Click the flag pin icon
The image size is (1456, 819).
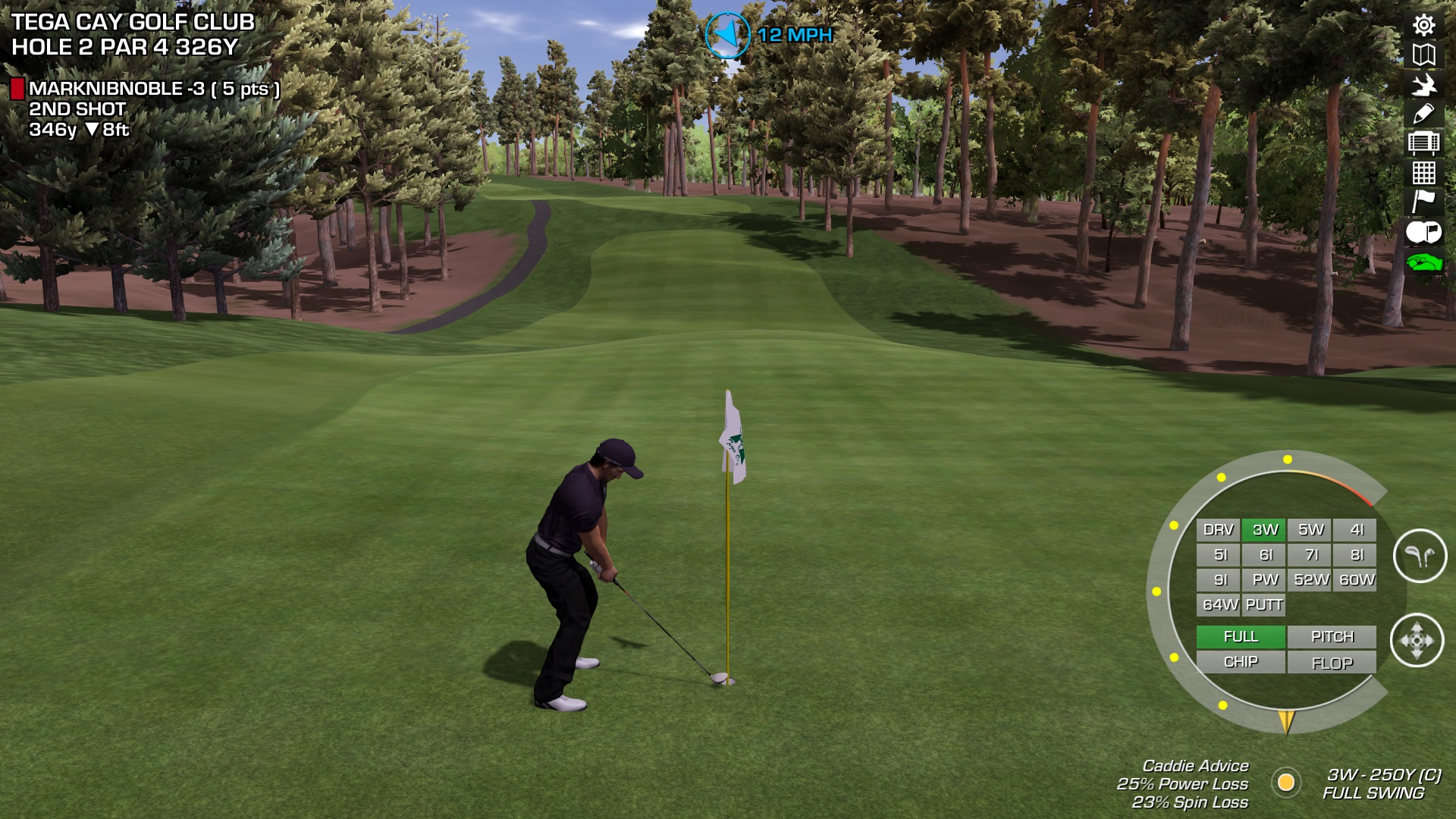1423,202
